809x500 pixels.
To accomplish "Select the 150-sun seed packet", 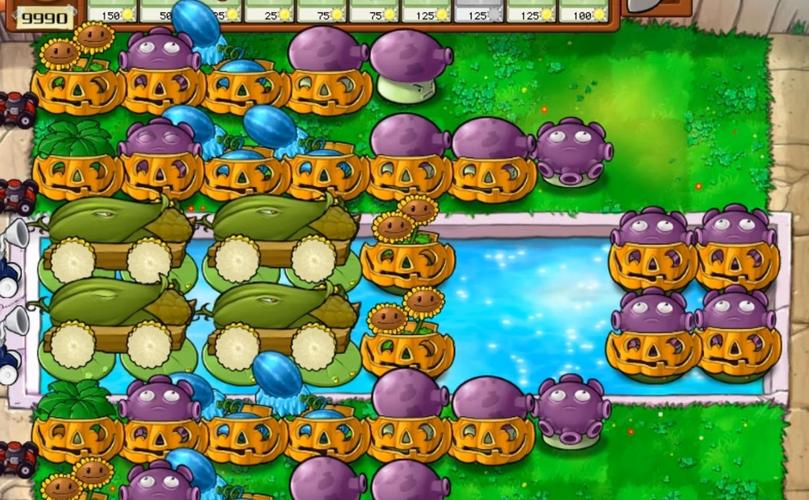I will point(113,11).
